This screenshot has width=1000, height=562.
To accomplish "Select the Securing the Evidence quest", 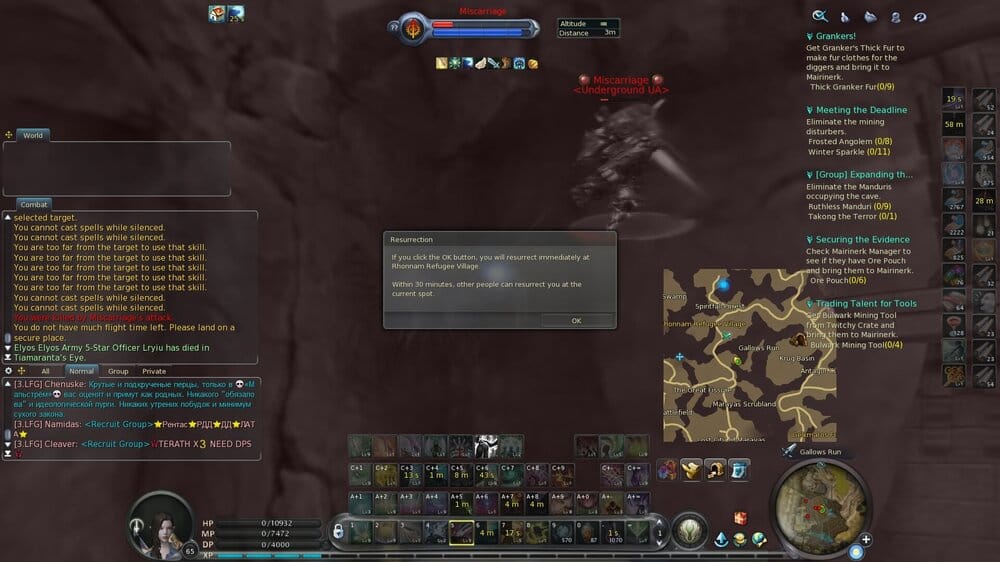I will [862, 240].
